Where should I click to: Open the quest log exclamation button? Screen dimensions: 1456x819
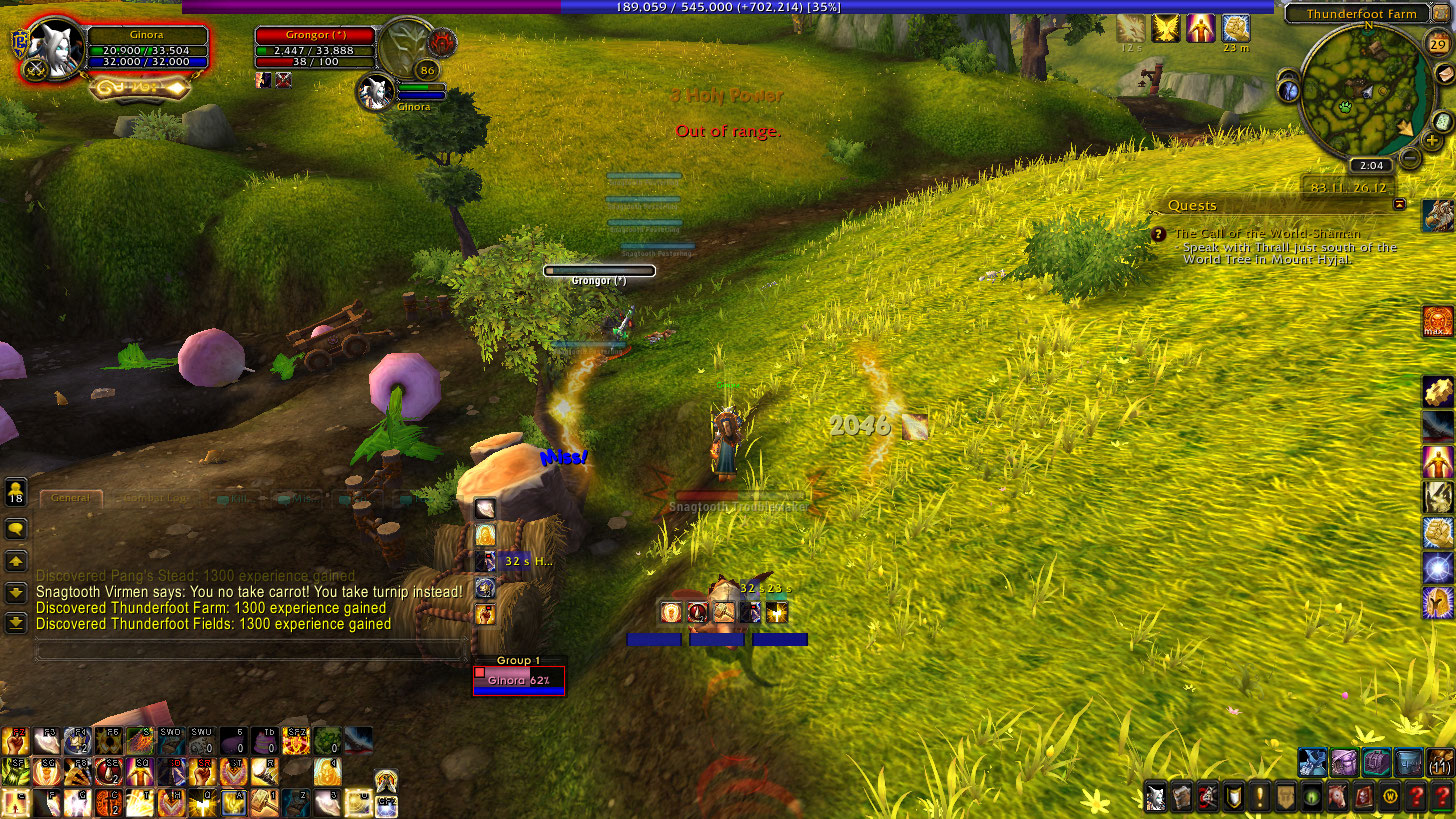pos(1260,798)
